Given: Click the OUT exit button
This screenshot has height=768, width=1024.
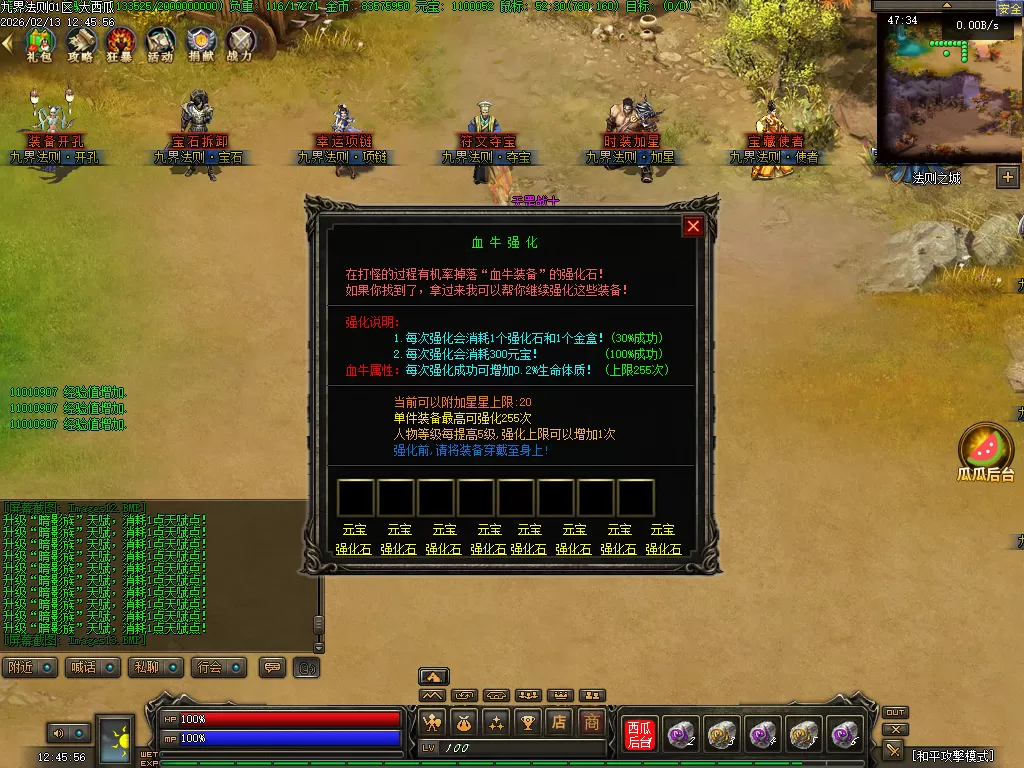Looking at the screenshot, I should (895, 713).
